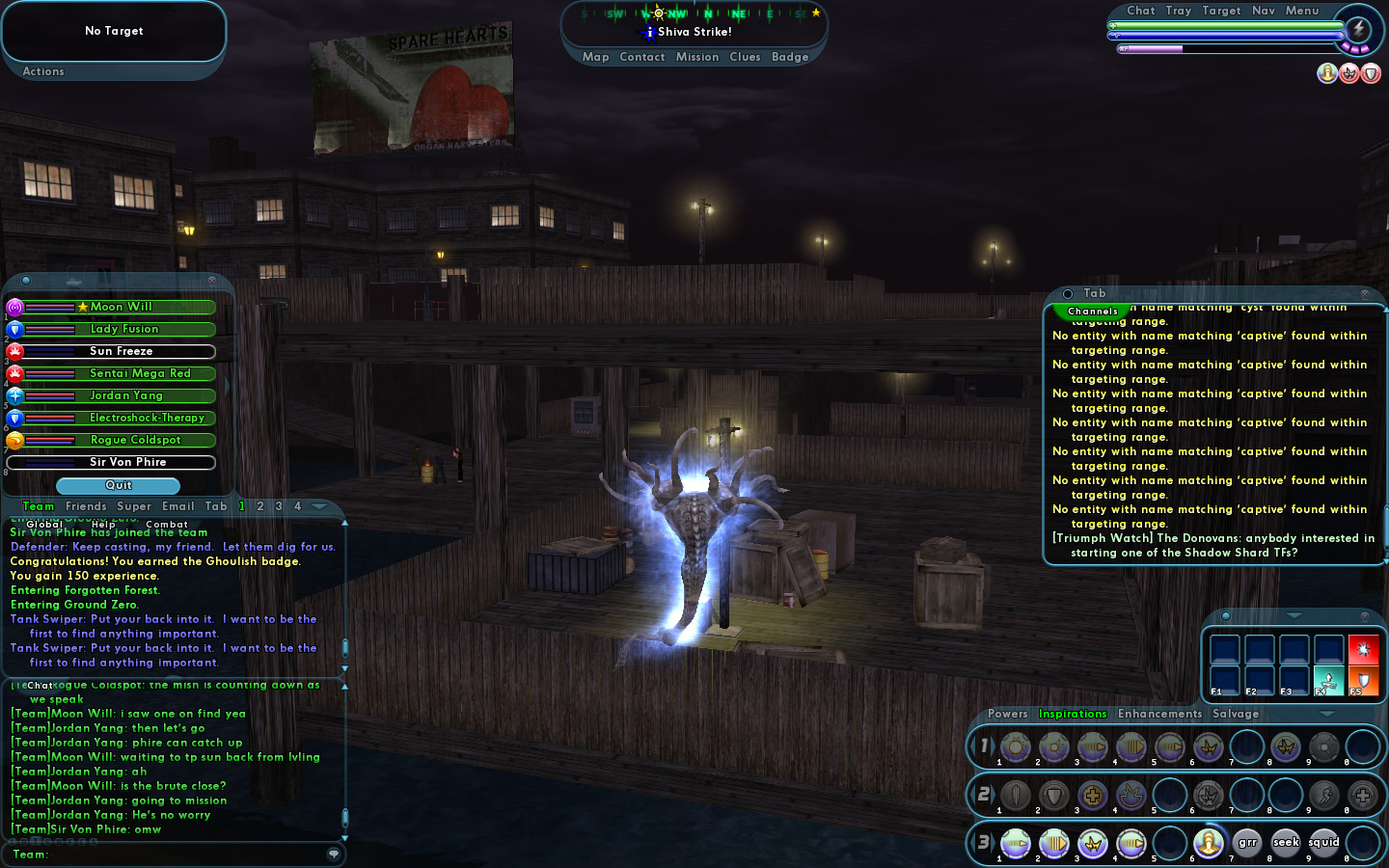Screen dimensions: 1389x868
Task: Quit the team with the Quit button
Action: tap(118, 485)
